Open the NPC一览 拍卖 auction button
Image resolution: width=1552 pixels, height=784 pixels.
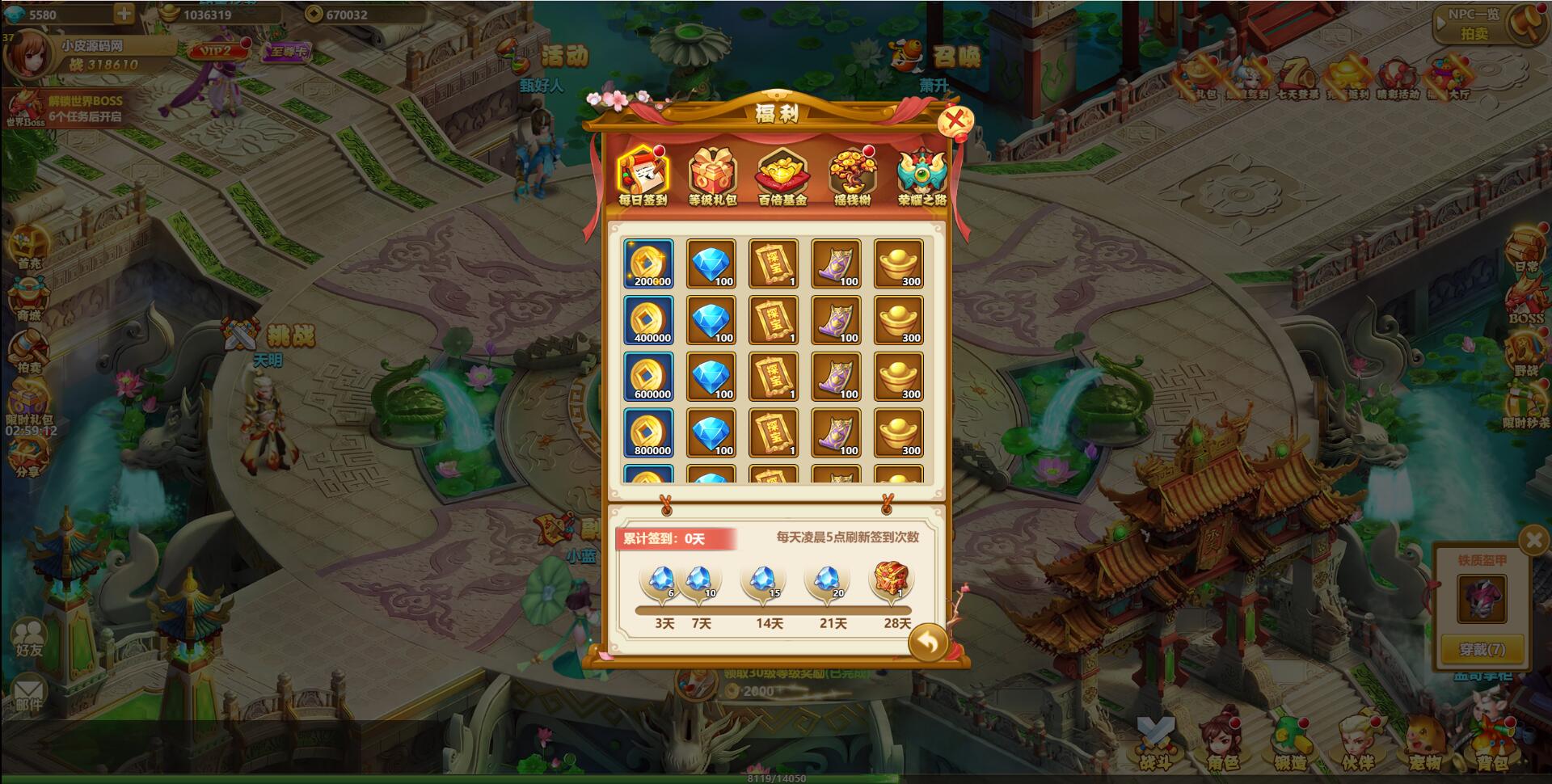1474,24
